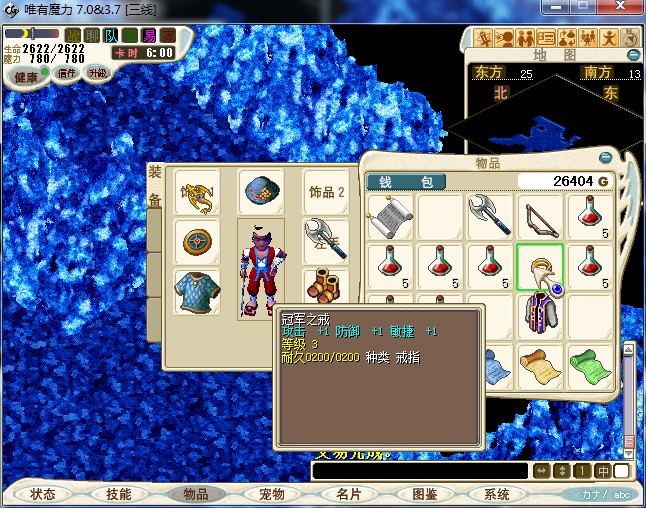Open the 图鉴 album menu
Screen dimensions: 646x508
[424, 494]
